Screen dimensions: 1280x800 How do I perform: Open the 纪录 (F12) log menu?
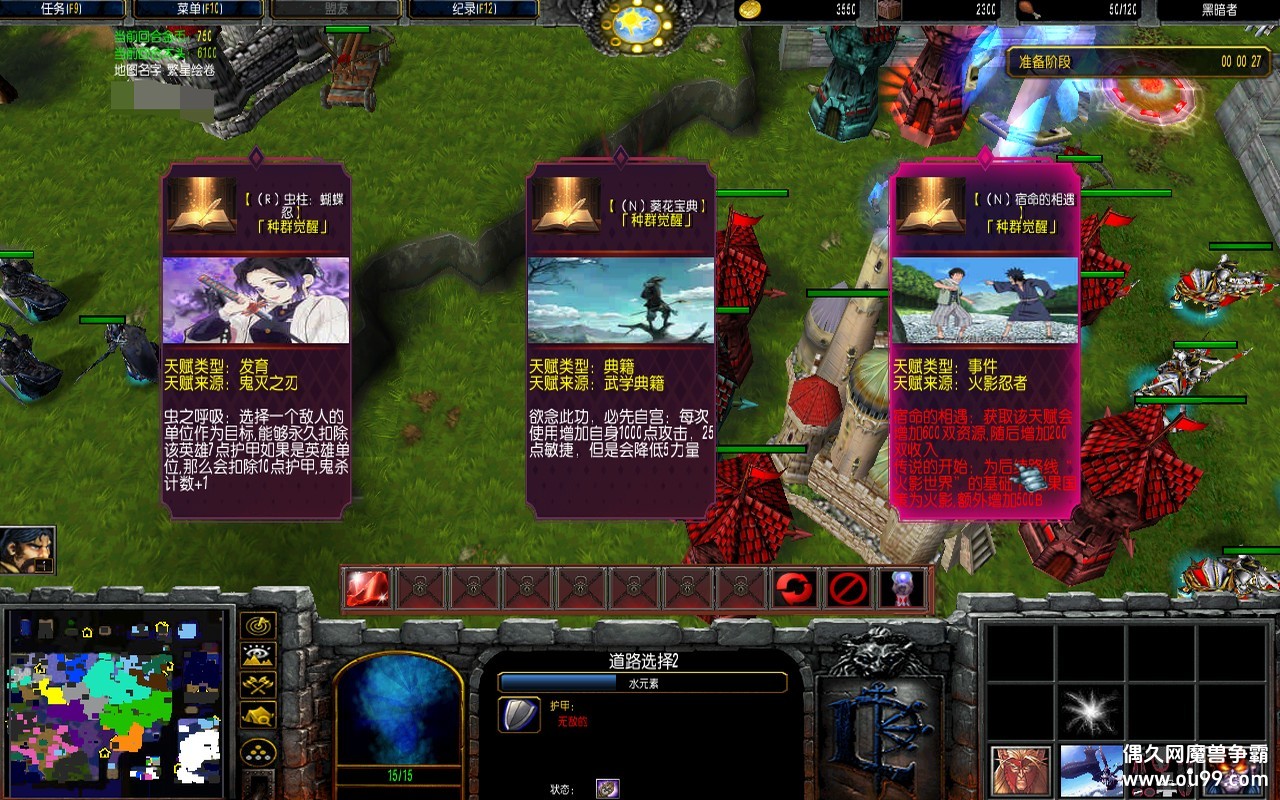pos(472,10)
